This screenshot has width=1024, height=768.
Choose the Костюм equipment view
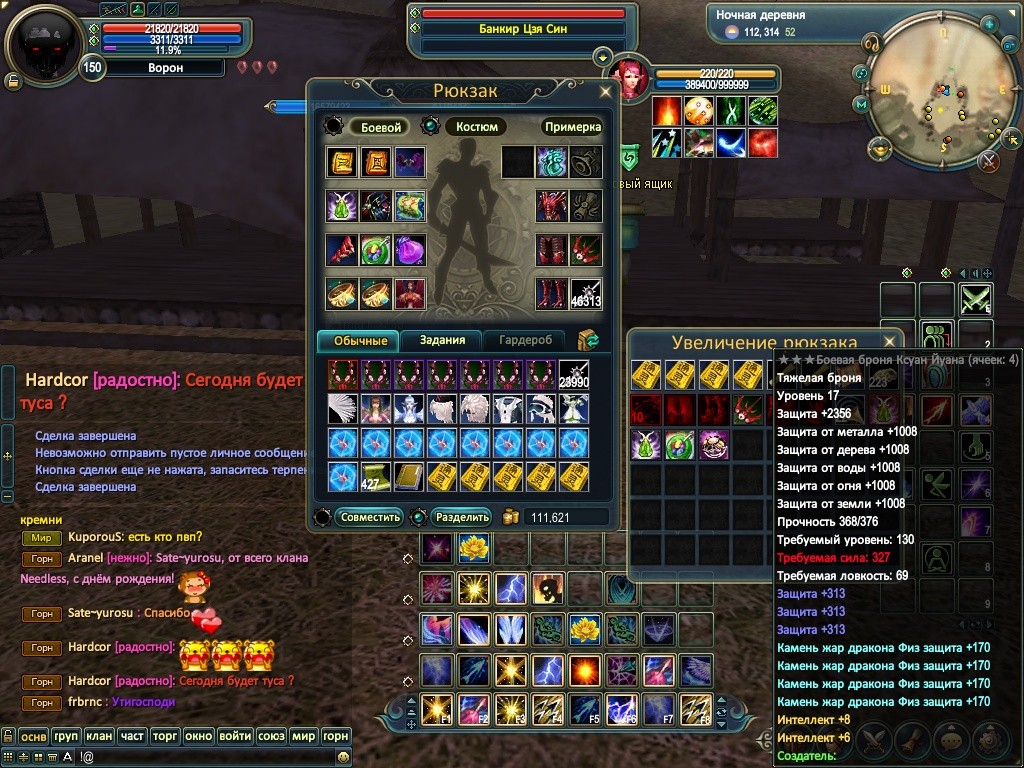click(x=476, y=127)
